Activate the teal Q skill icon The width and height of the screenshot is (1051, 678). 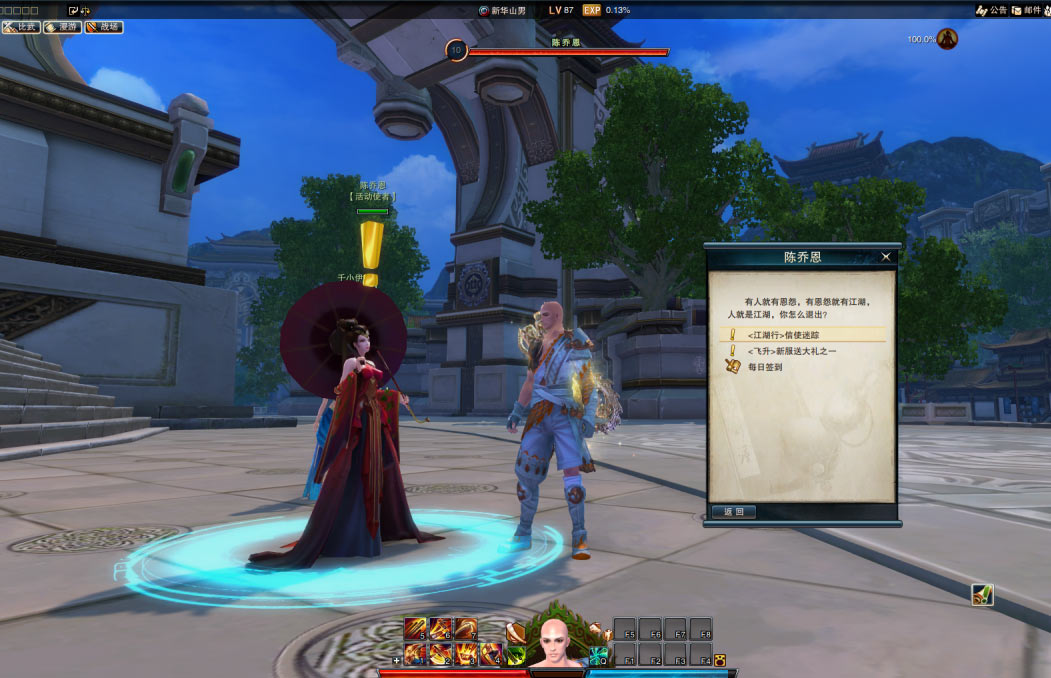tap(598, 656)
